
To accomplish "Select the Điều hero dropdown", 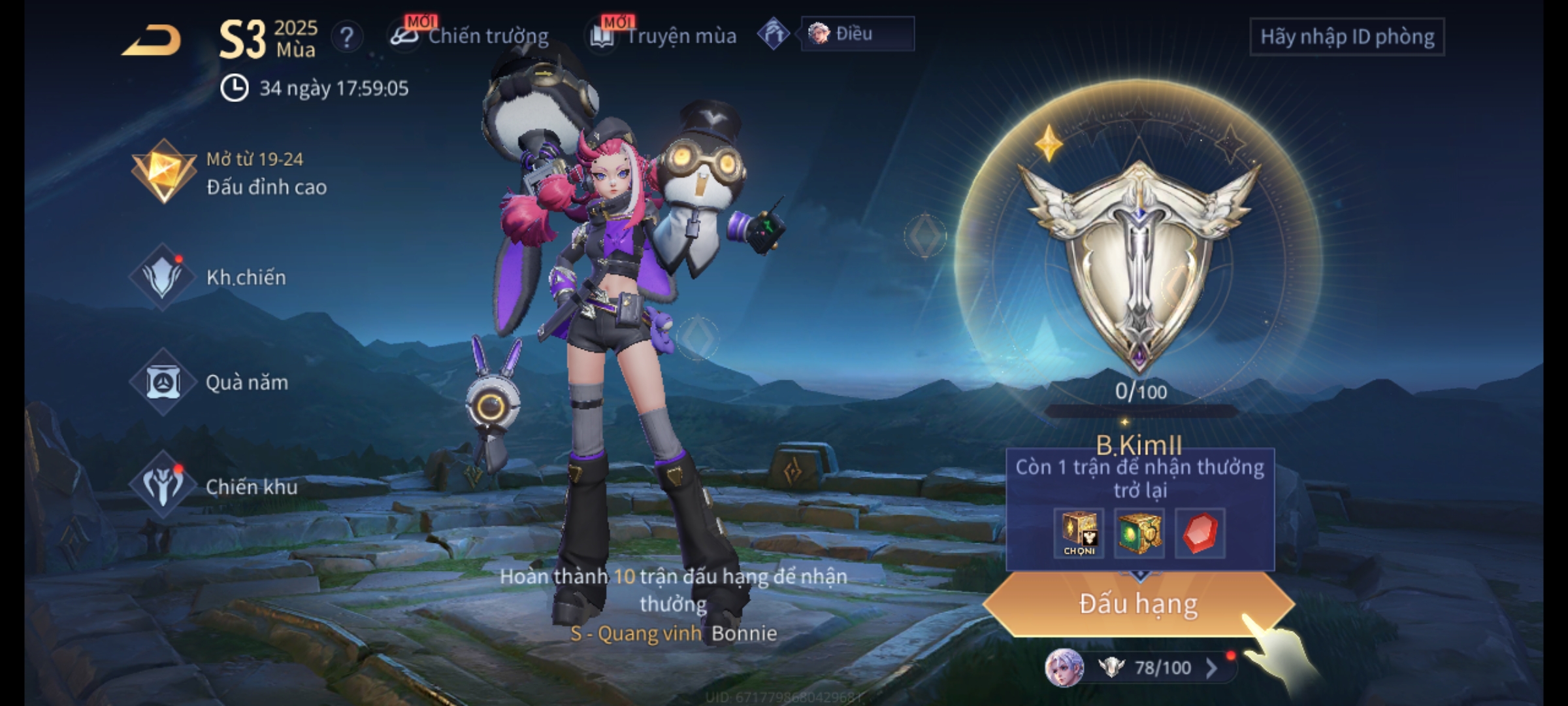I will [x=857, y=34].
